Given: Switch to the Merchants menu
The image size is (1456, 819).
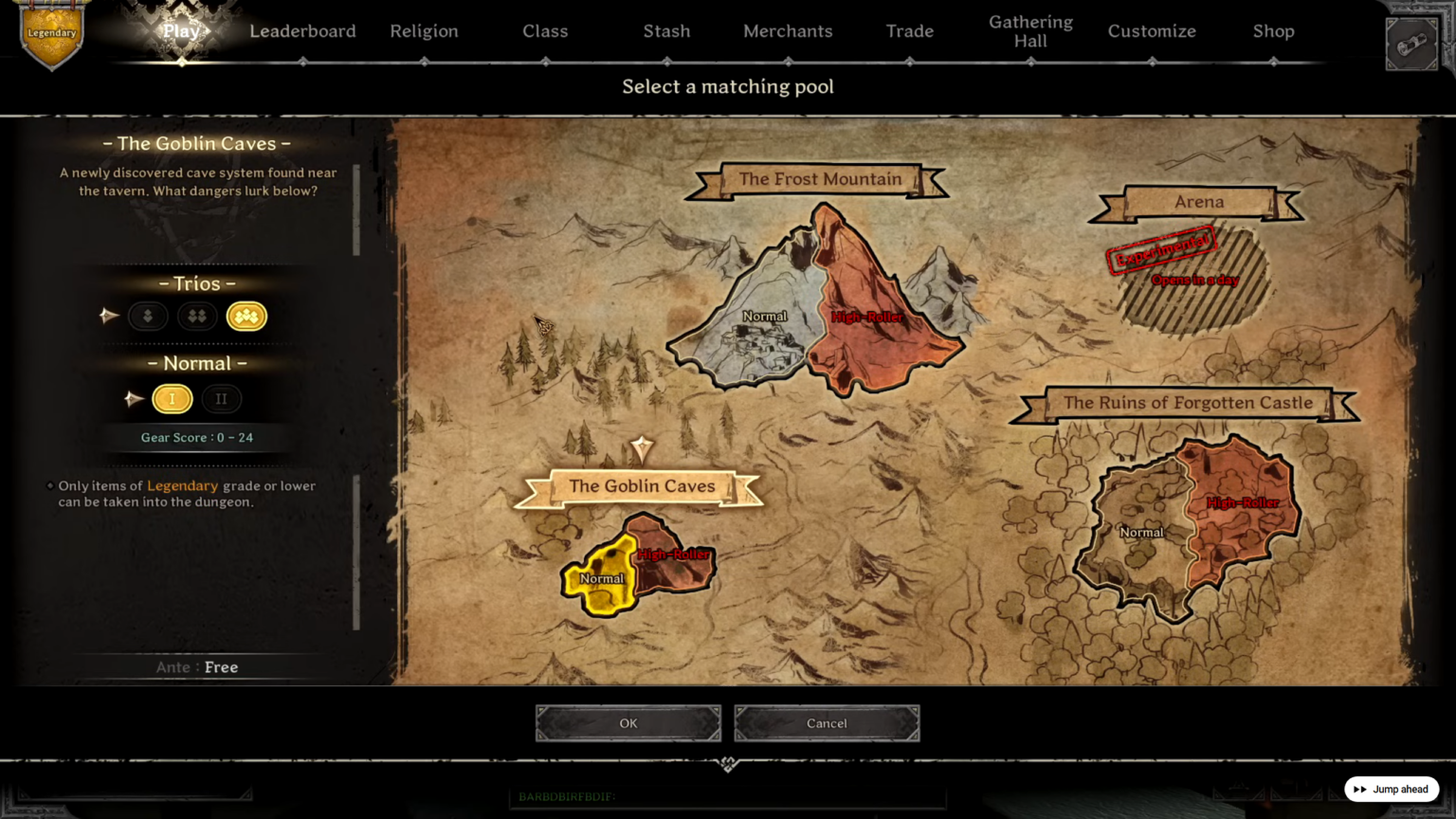Looking at the screenshot, I should pyautogui.click(x=788, y=30).
